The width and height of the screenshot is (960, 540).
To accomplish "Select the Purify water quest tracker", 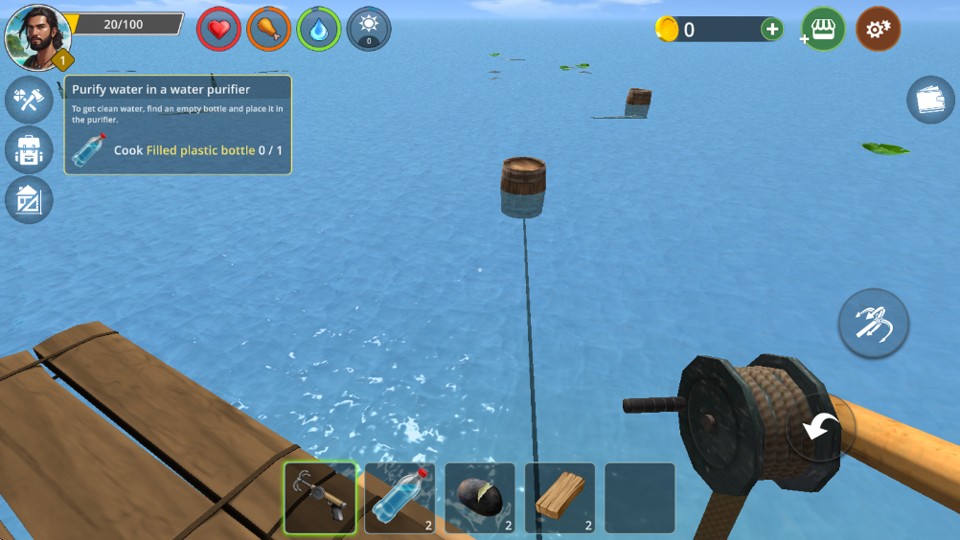I will coord(178,125).
